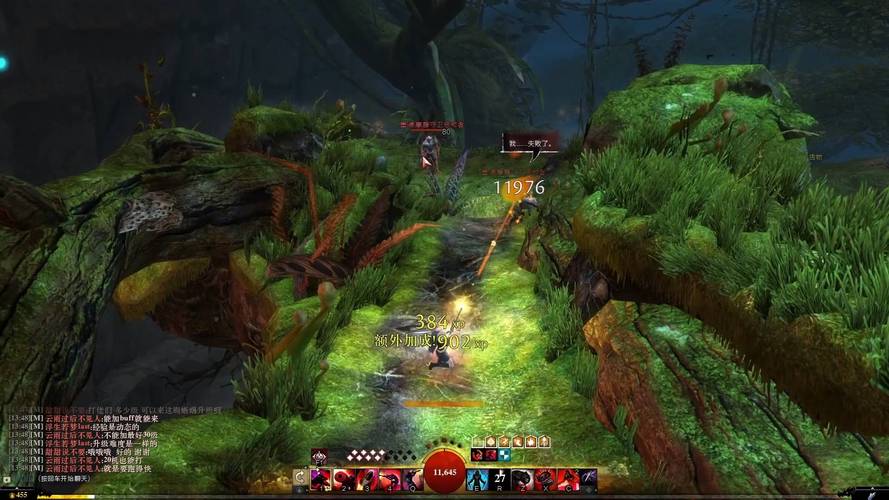Activate the utility skill labeled Z
Viewport: 889px width, 500px height.
pos(522,479)
